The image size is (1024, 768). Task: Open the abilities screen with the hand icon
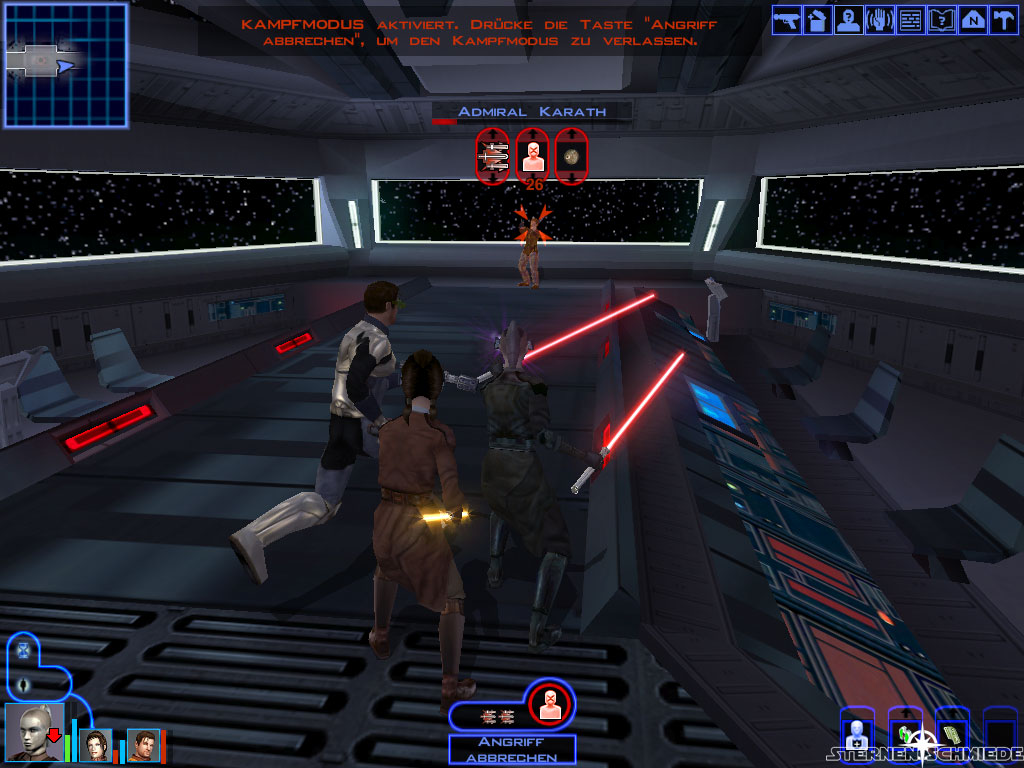[x=879, y=20]
